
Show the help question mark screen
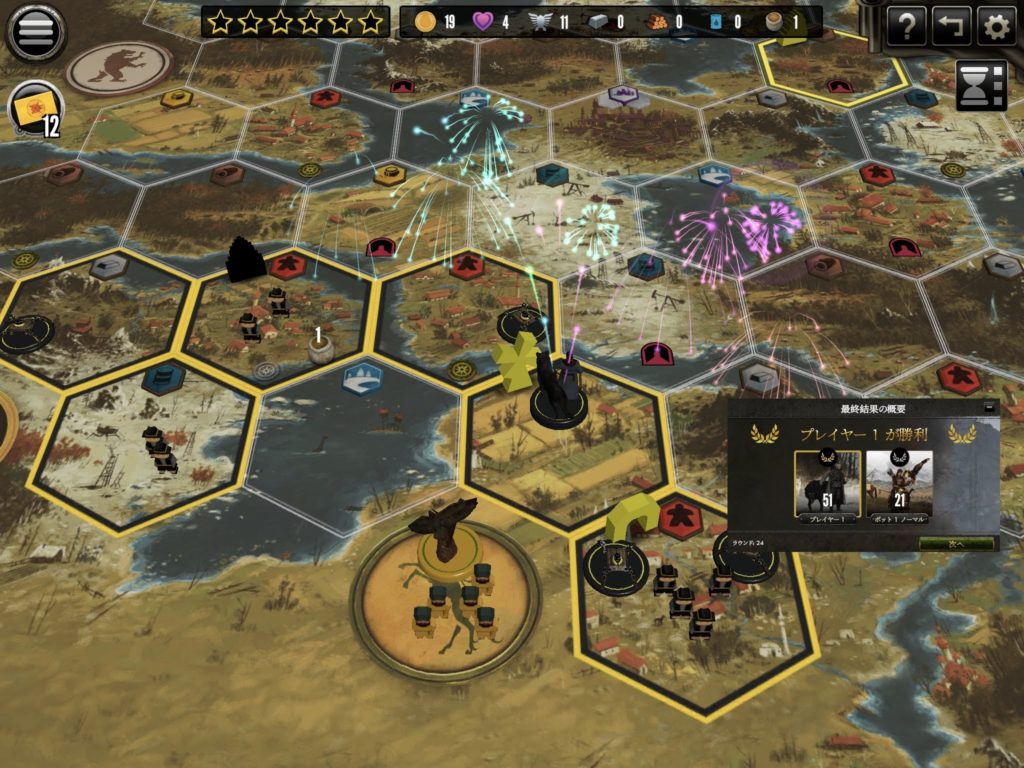[x=906, y=27]
